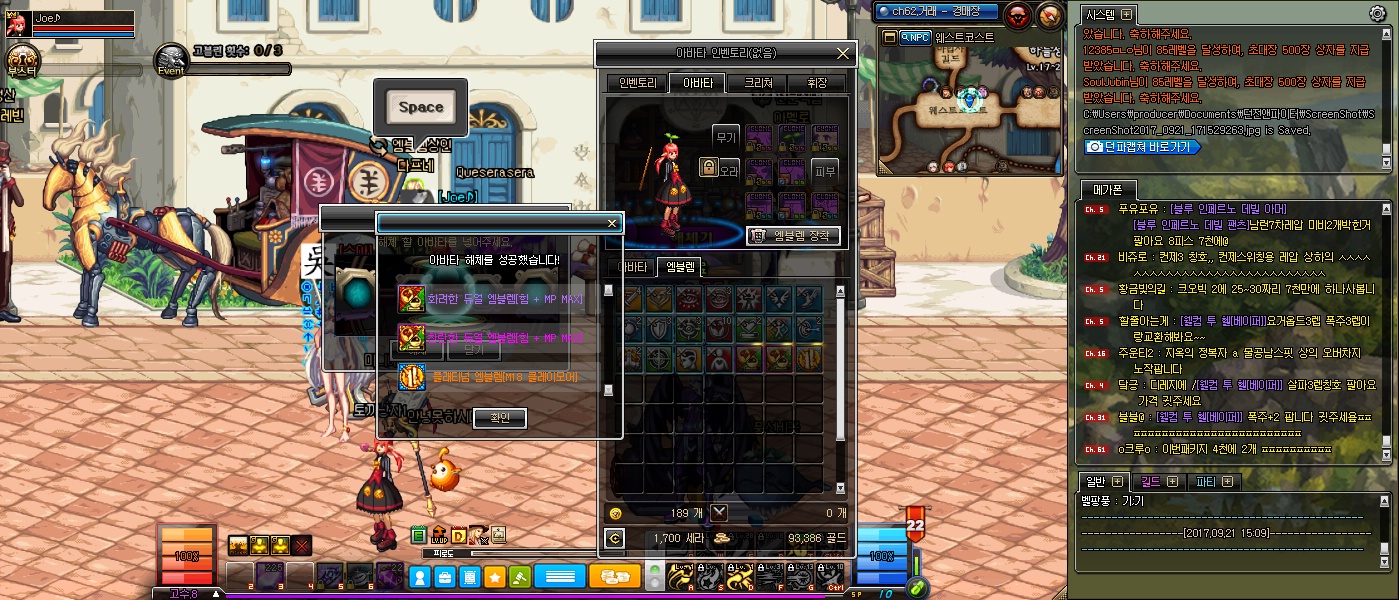Click the Event icon near top left
The width and height of the screenshot is (1399, 600).
(x=170, y=59)
